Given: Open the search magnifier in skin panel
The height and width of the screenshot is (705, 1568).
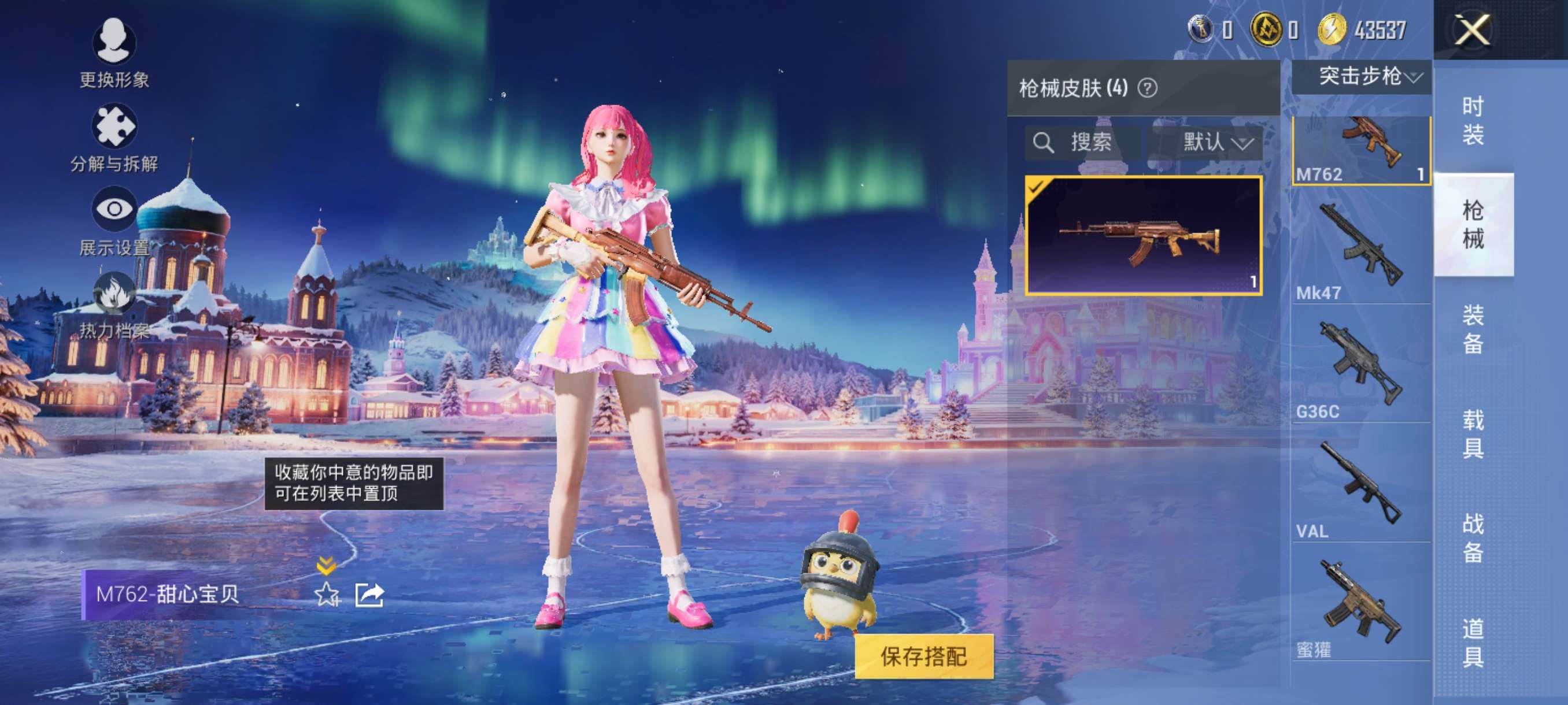Looking at the screenshot, I should [x=1045, y=143].
